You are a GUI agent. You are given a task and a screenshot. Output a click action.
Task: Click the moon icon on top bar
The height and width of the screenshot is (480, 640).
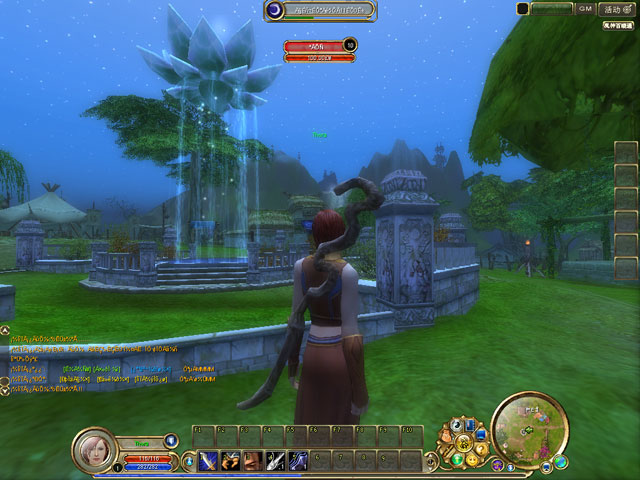click(x=274, y=10)
